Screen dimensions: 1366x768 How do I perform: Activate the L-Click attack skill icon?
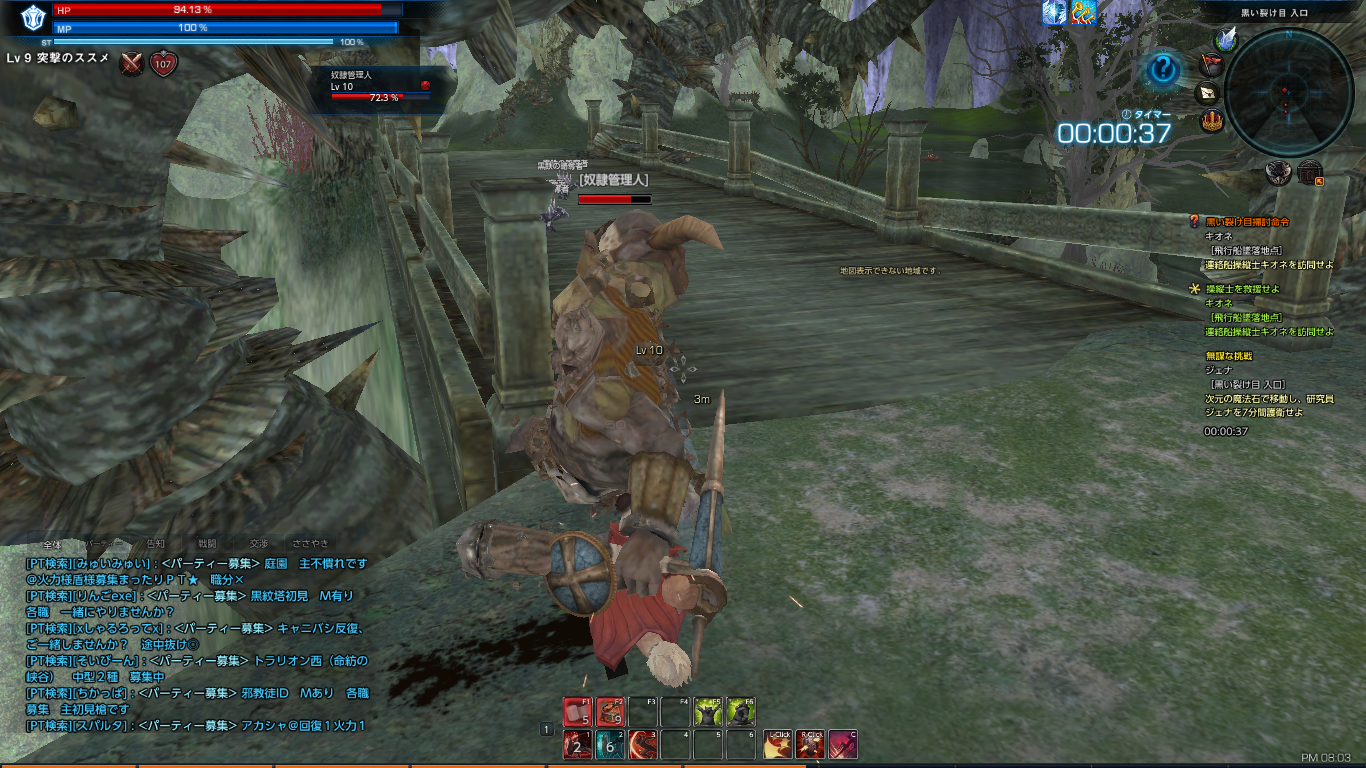(778, 745)
